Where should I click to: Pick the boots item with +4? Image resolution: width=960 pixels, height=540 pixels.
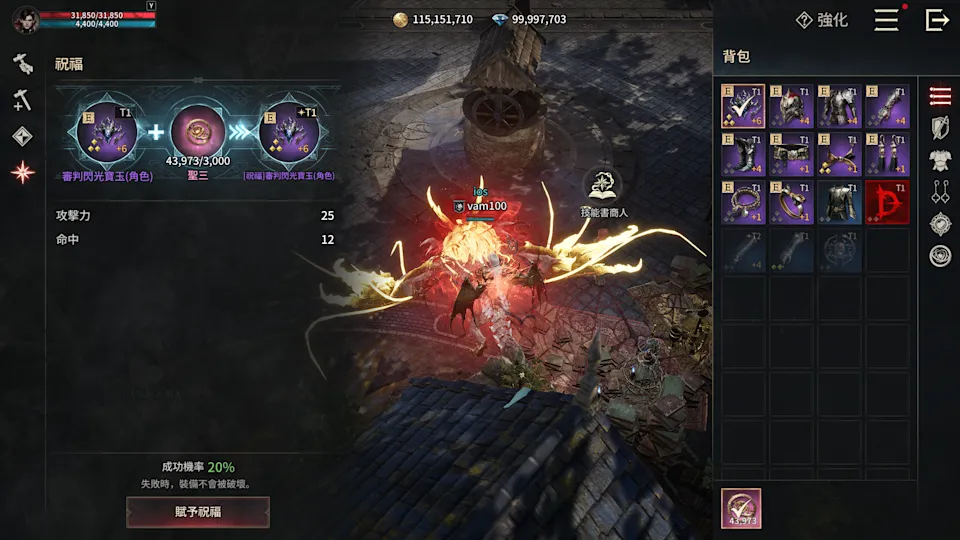pyautogui.click(x=743, y=154)
